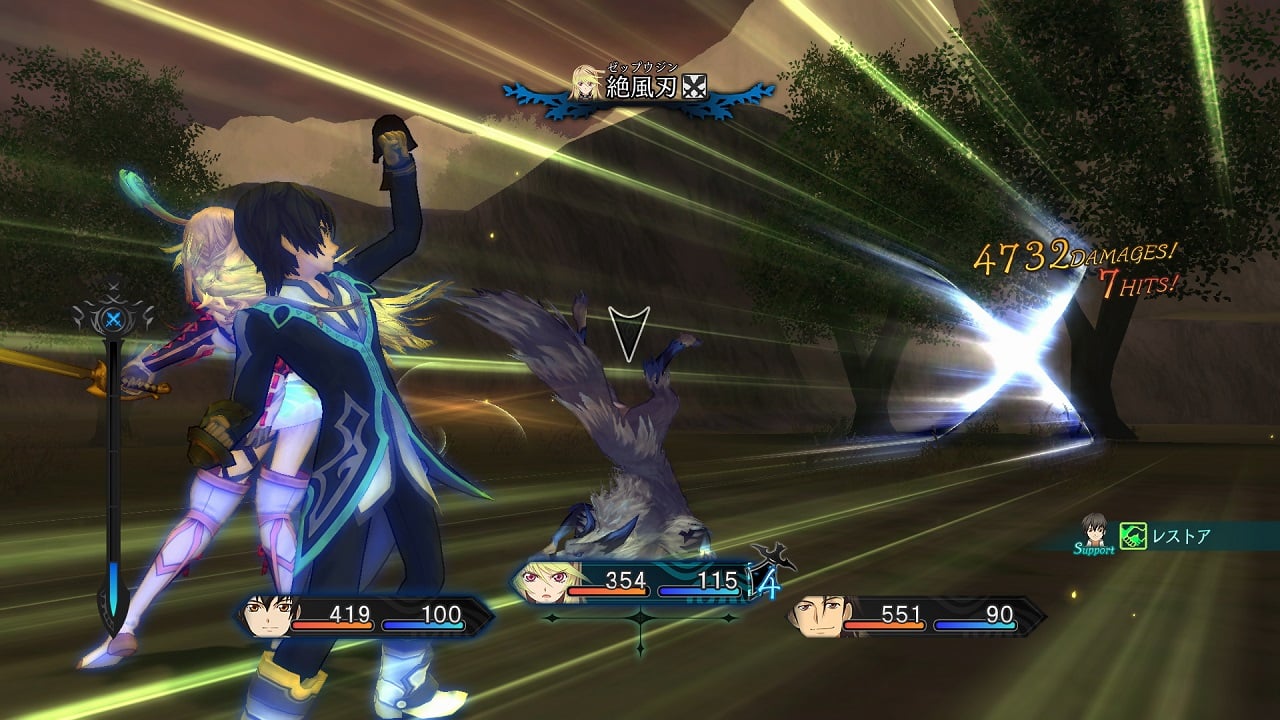Click the 絶風刃 arte name banner
Screen dimensions: 1280x720
640,87
